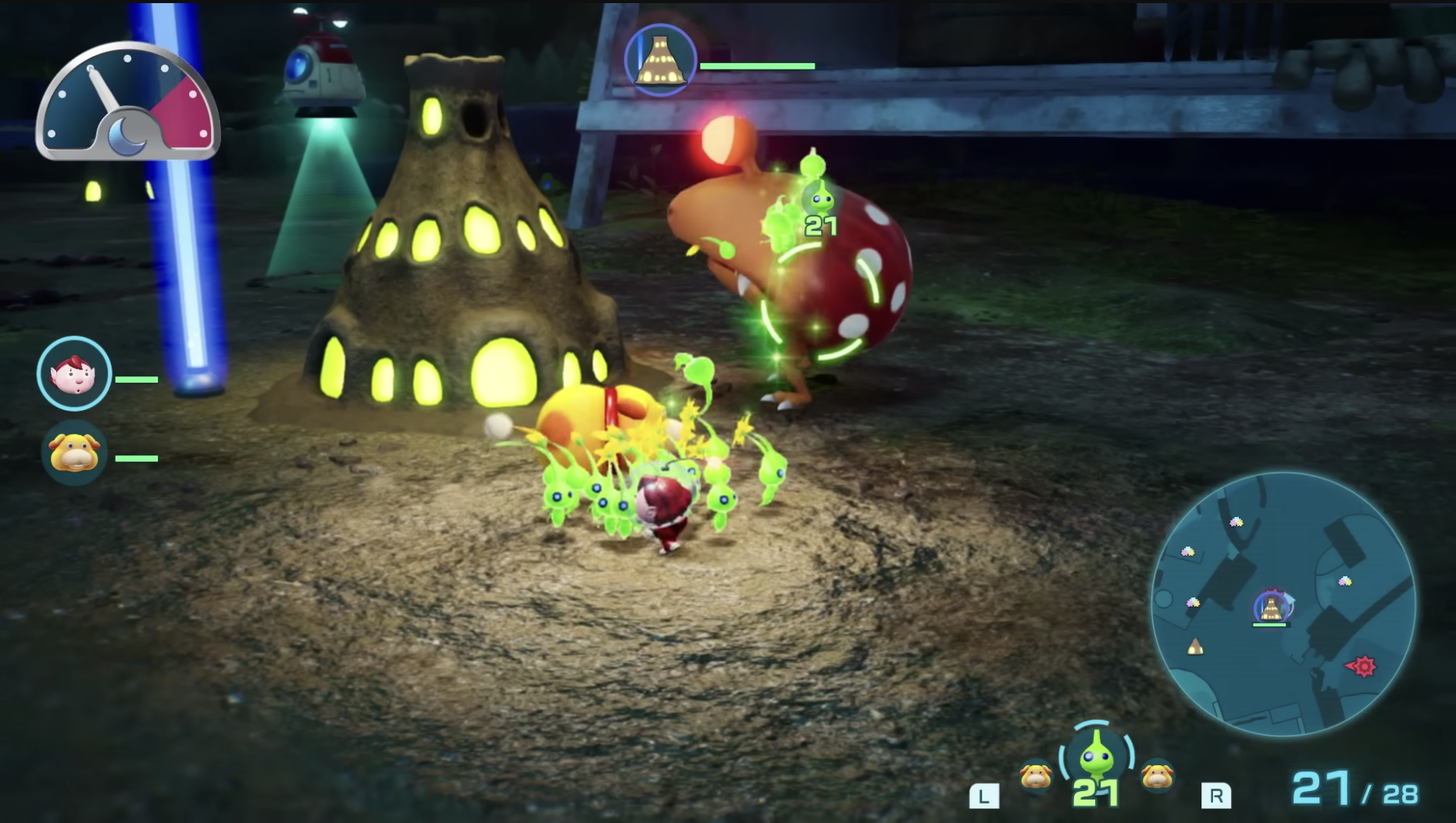Select Oatchi's portrait below the captain

[x=74, y=453]
